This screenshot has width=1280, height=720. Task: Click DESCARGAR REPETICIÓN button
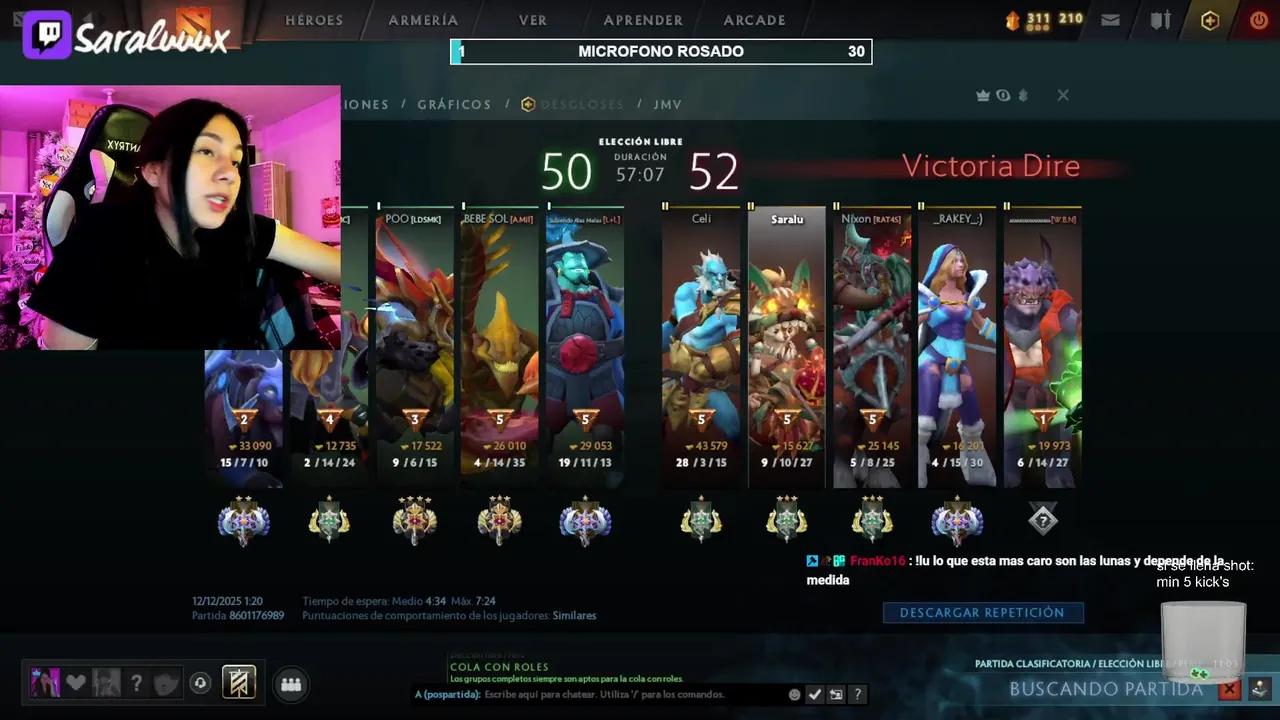pyautogui.click(x=982, y=612)
